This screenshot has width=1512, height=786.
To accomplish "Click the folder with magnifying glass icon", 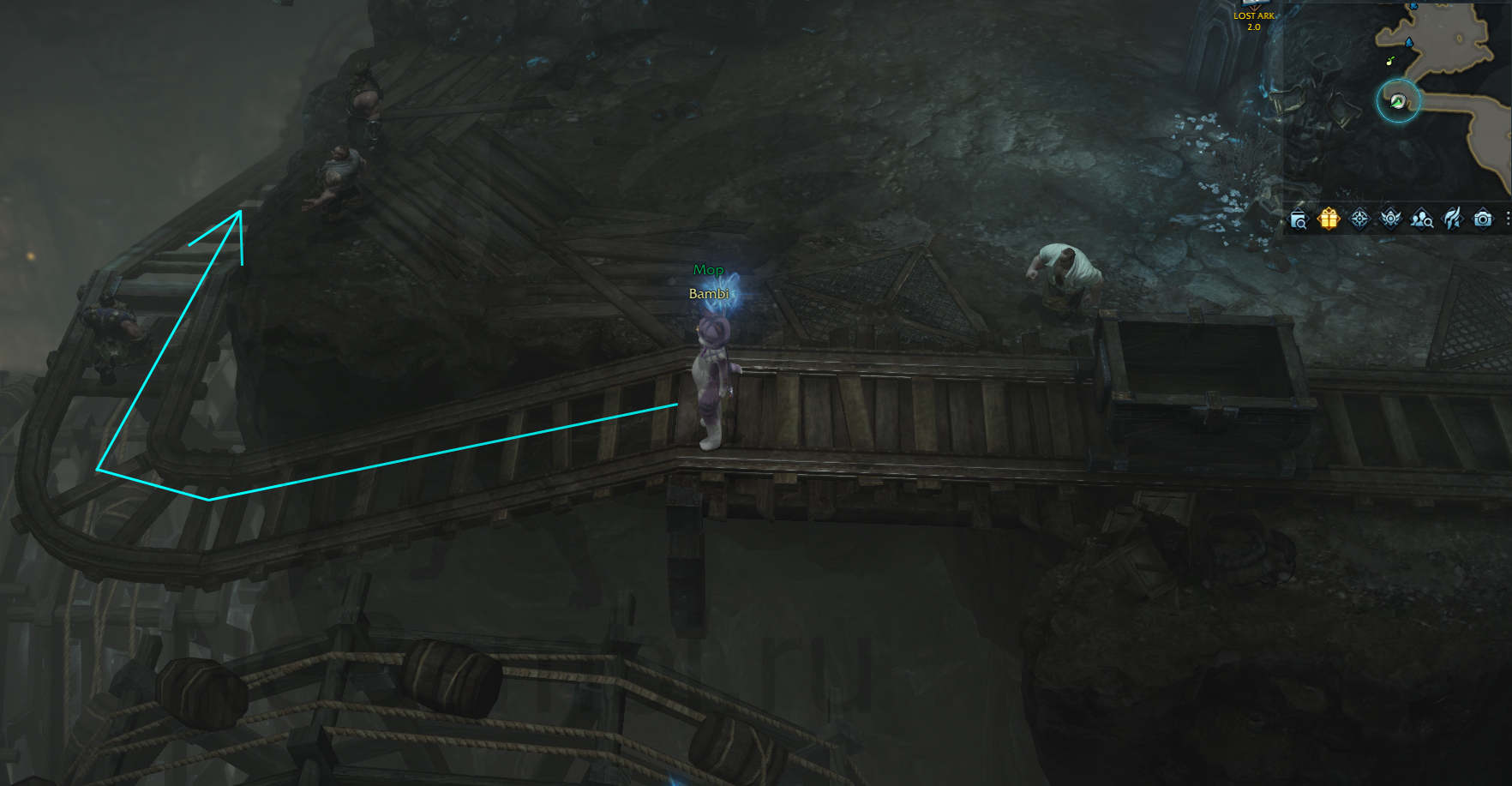I will 1299,220.
